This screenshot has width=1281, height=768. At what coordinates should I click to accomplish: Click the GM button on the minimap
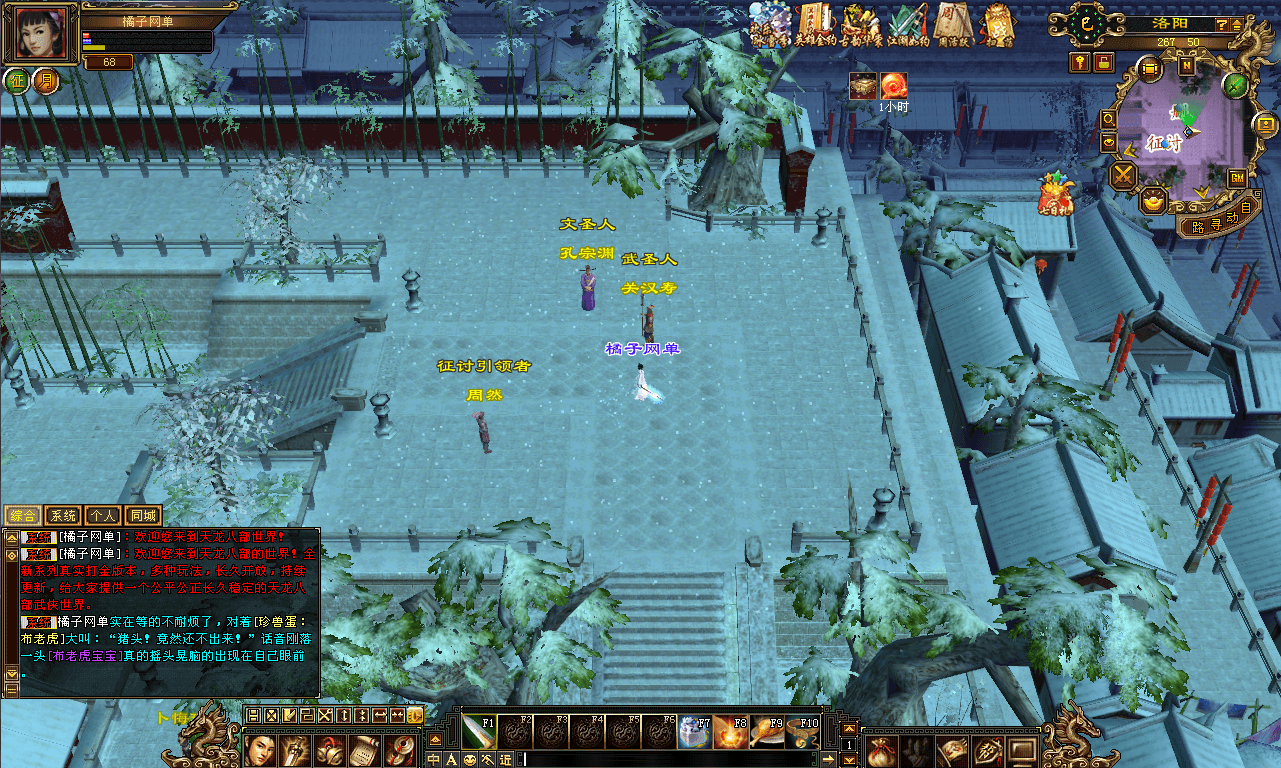pos(1237,178)
